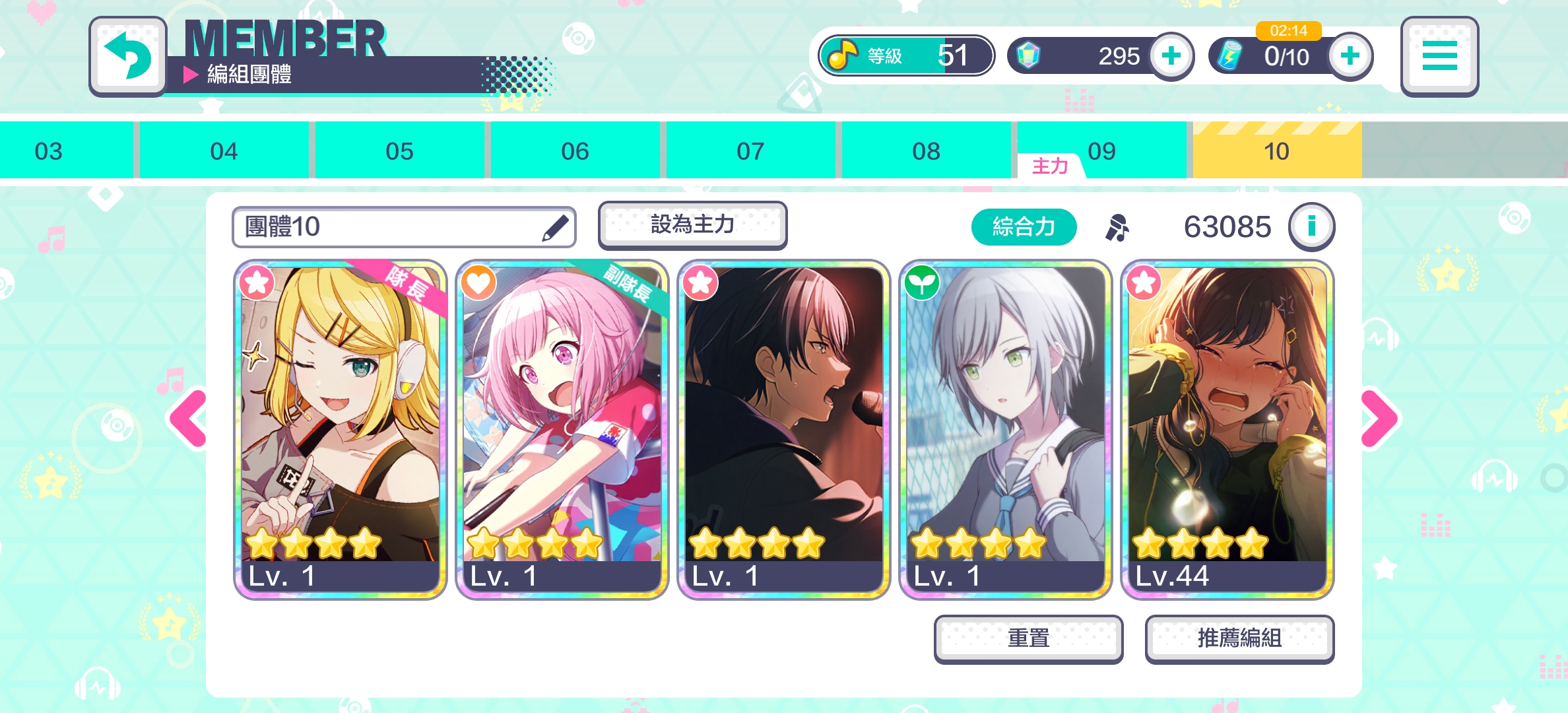Open the hamburger menu
The width and height of the screenshot is (1568, 713).
1439,57
